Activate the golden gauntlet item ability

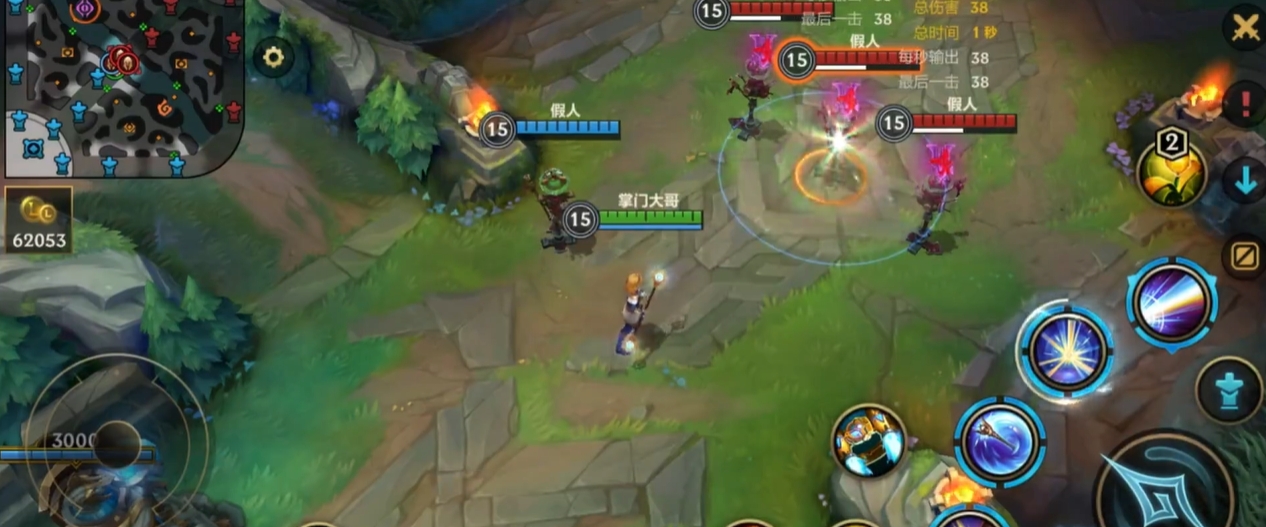(x=868, y=441)
